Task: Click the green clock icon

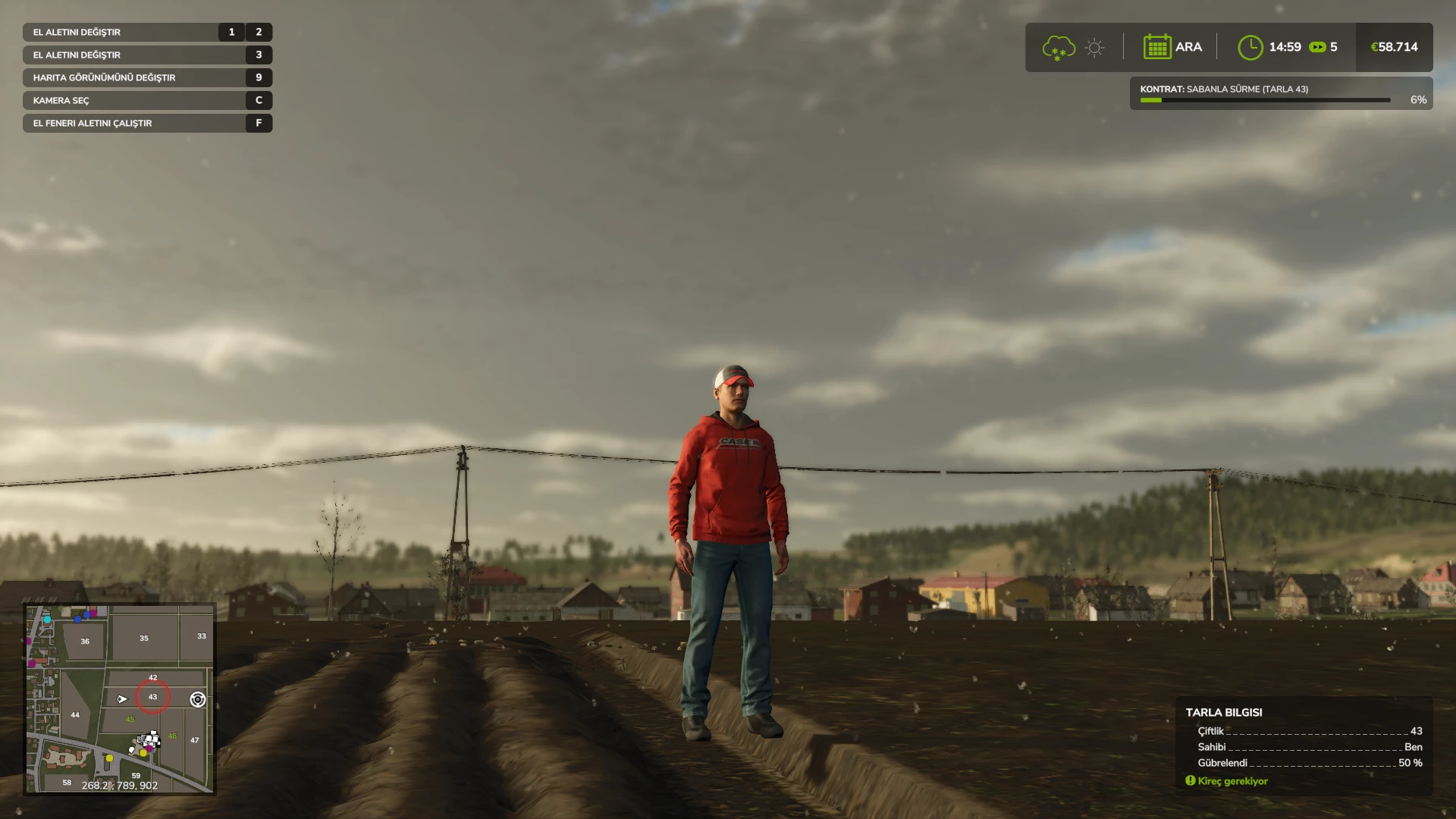Action: (x=1252, y=47)
